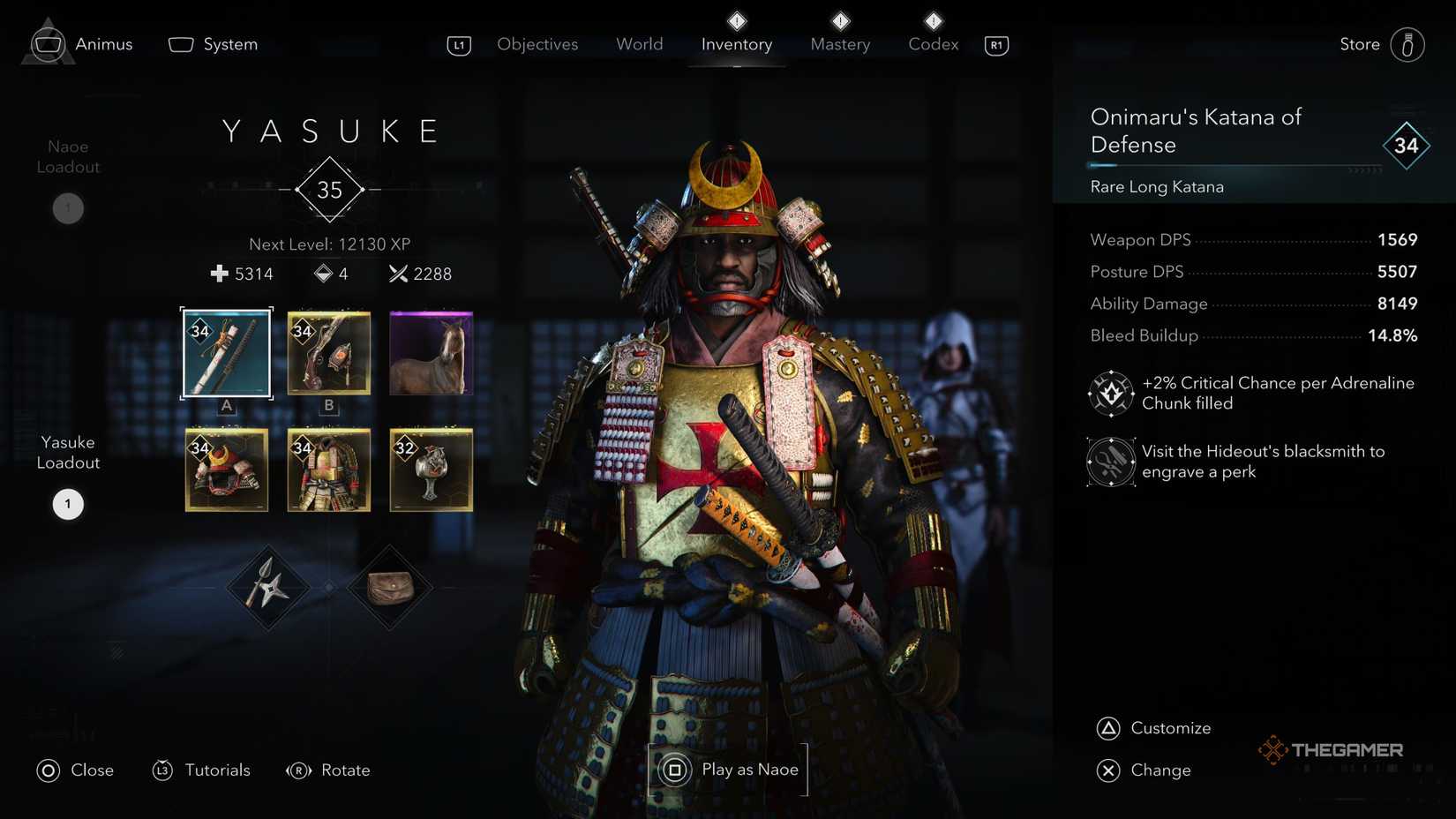Click the Bleed Buildup stat bar
Image resolution: width=1456 pixels, height=819 pixels.
pyautogui.click(x=1253, y=335)
